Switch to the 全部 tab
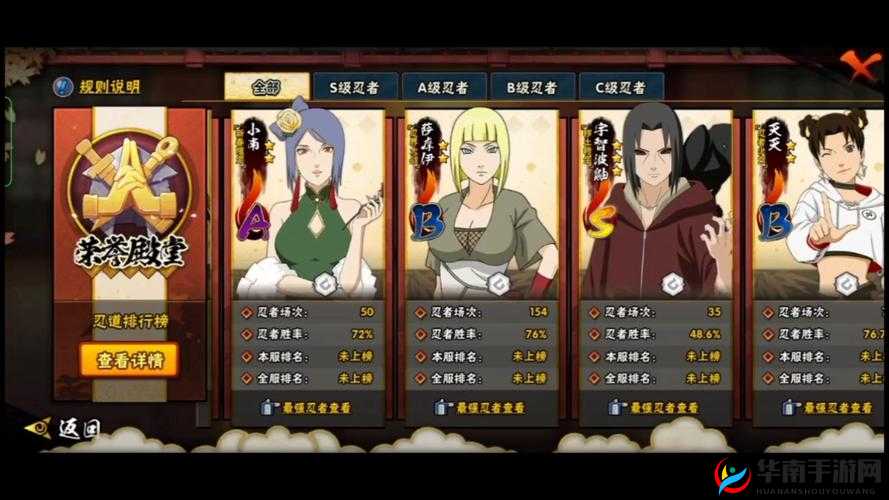889x500 pixels. (265, 87)
